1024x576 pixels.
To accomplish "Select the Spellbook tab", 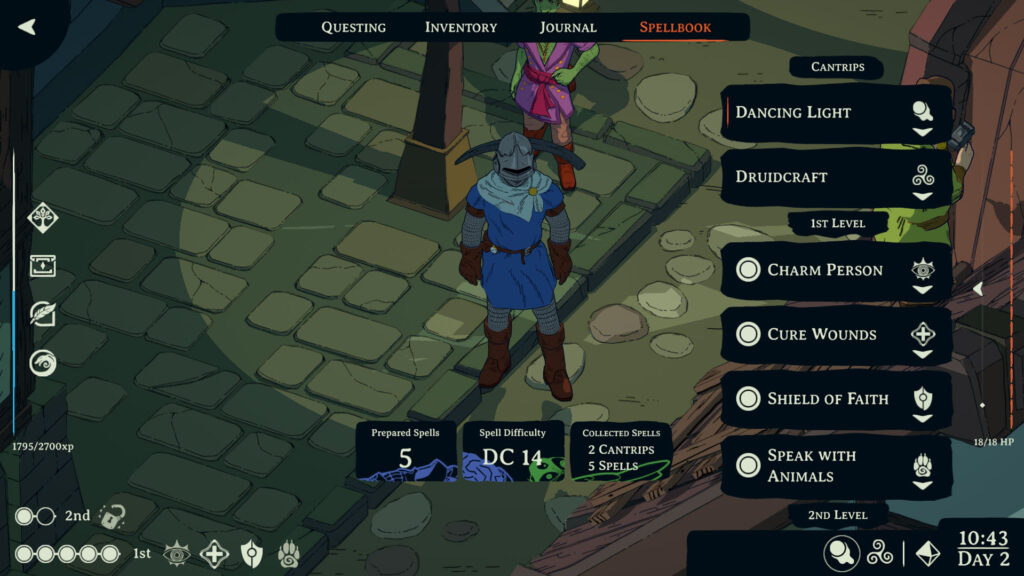I will pyautogui.click(x=676, y=27).
